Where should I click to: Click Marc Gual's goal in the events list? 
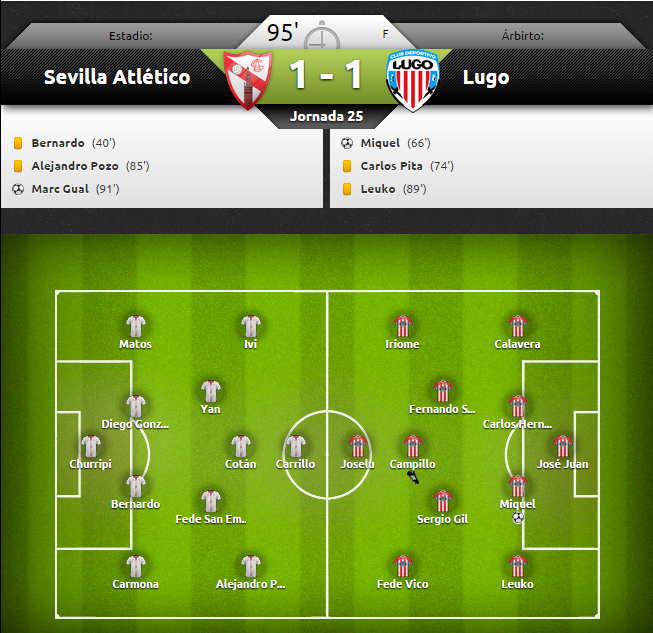point(60,189)
